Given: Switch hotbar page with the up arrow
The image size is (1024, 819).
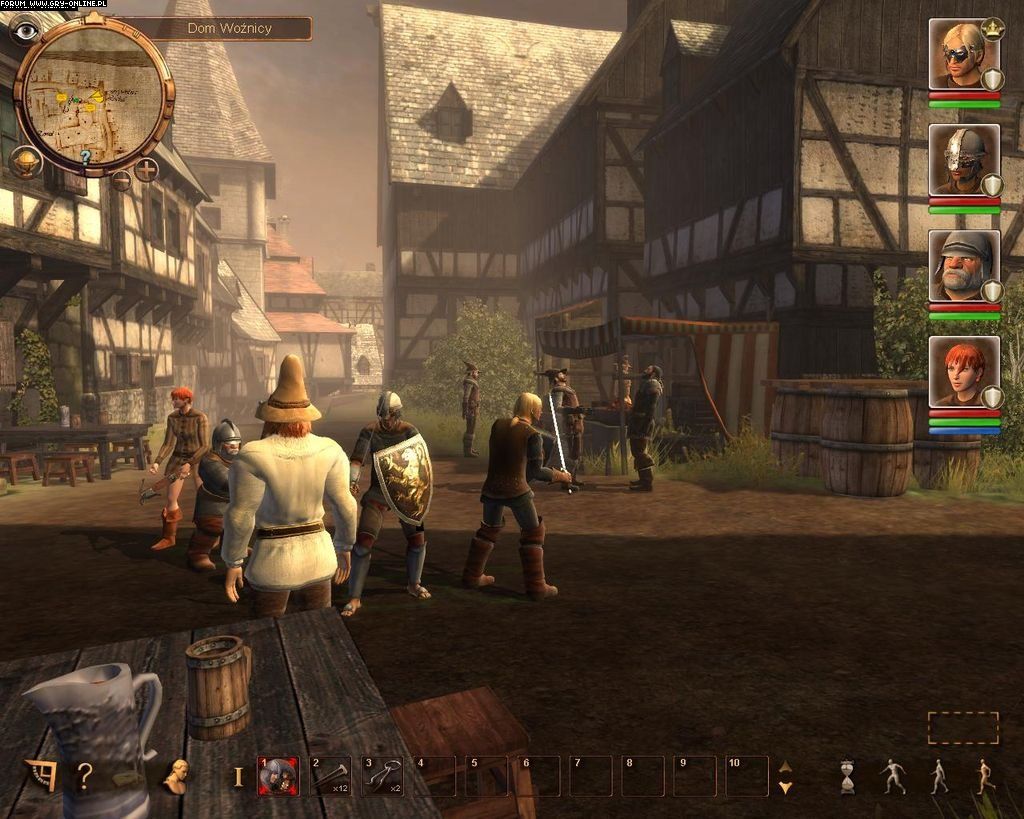Looking at the screenshot, I should (x=785, y=767).
